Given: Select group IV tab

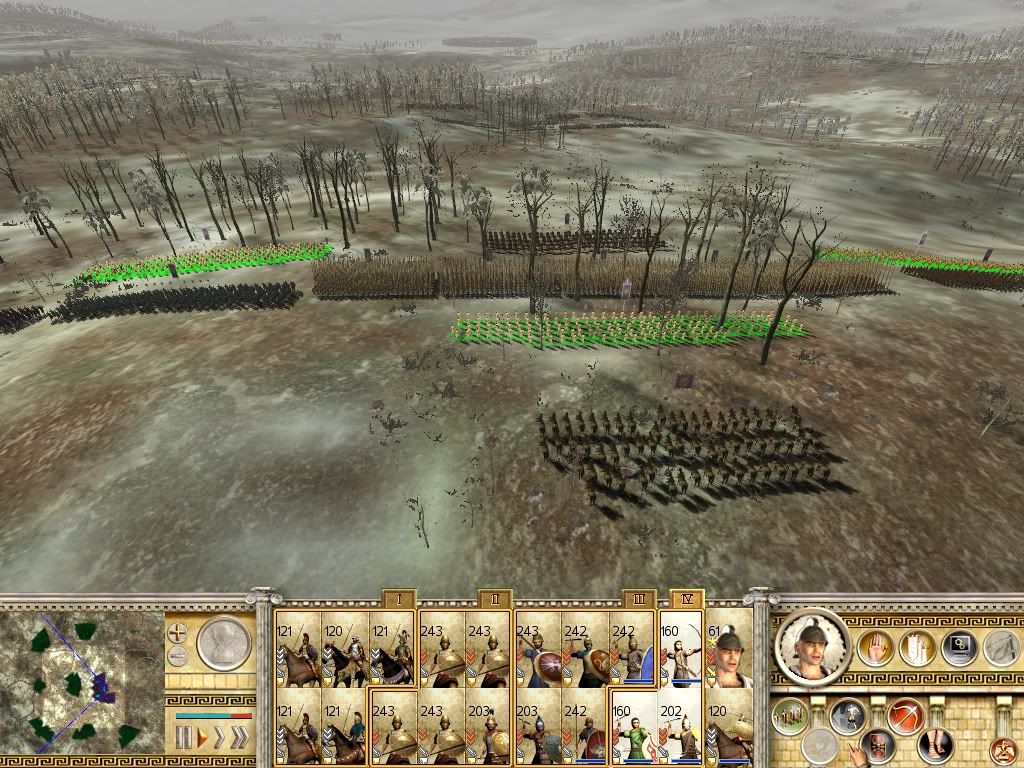Looking at the screenshot, I should click(x=686, y=599).
